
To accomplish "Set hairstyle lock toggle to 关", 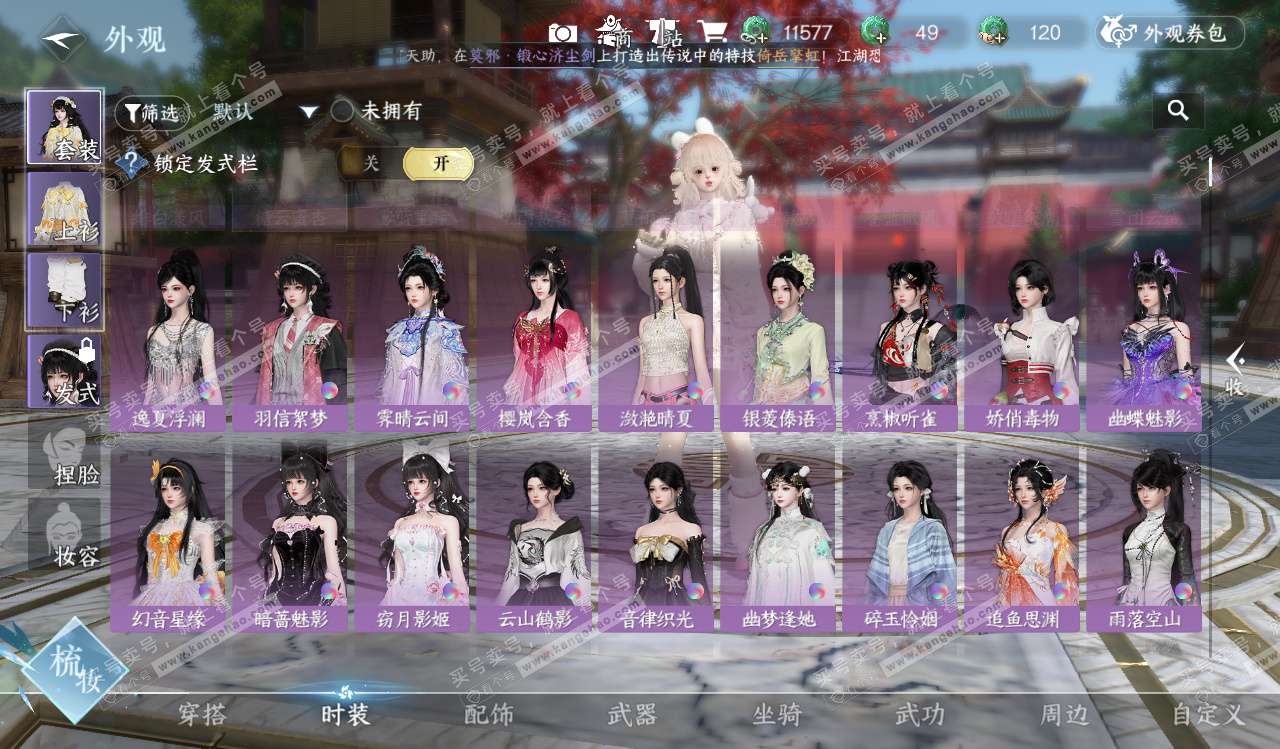I will 371,164.
